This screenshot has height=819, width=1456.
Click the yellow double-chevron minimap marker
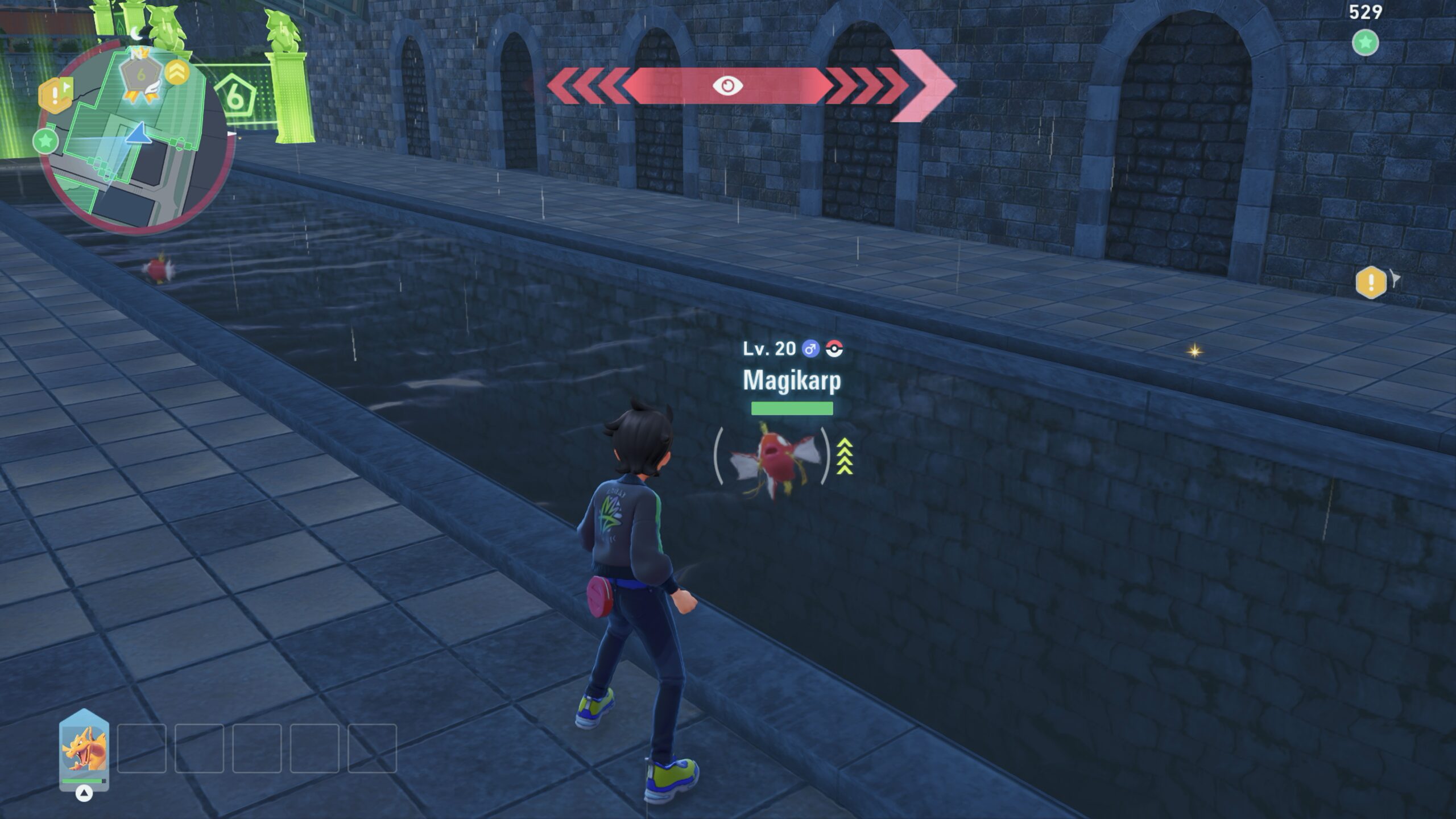pos(177,72)
